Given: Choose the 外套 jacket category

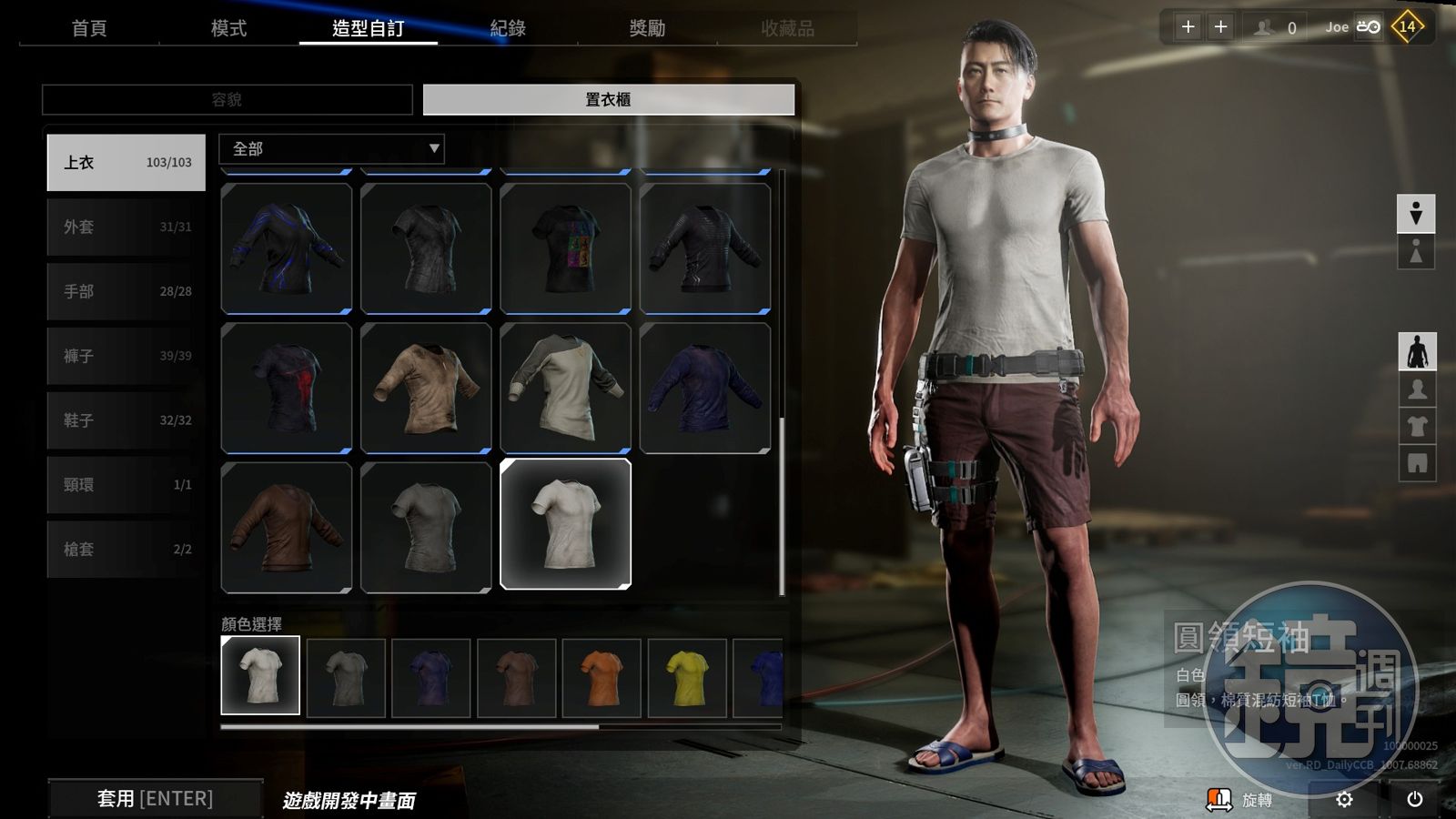Looking at the screenshot, I should [126, 227].
